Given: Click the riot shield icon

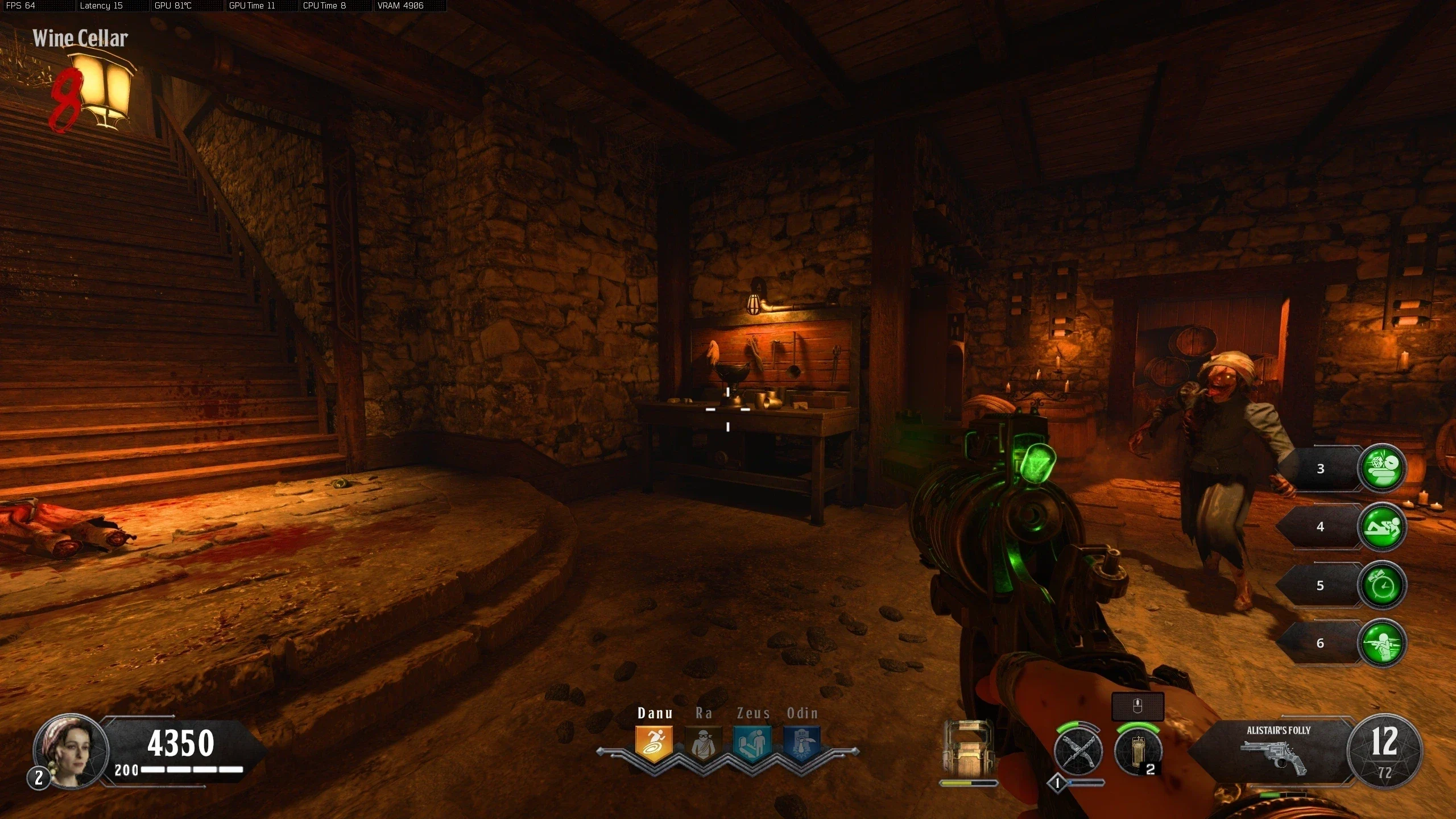Looking at the screenshot, I should tap(968, 751).
